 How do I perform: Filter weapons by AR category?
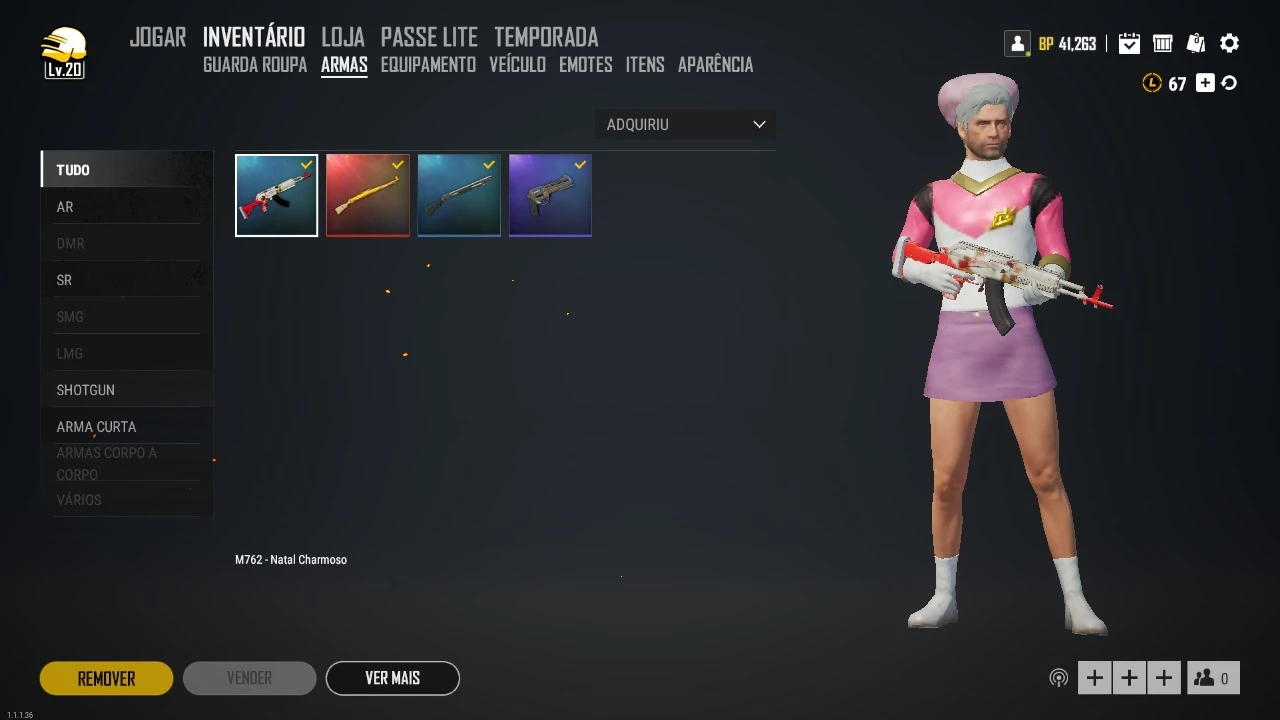[65, 207]
